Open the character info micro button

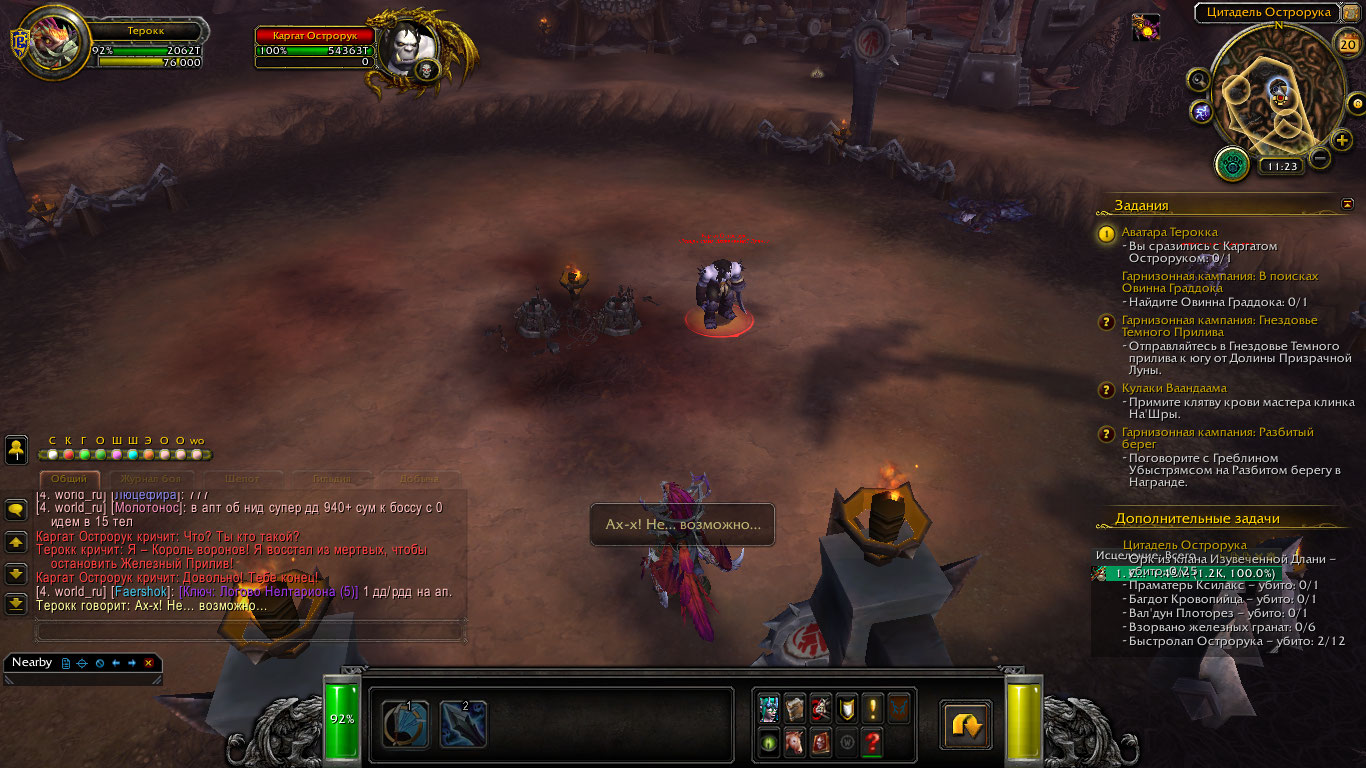tap(769, 708)
